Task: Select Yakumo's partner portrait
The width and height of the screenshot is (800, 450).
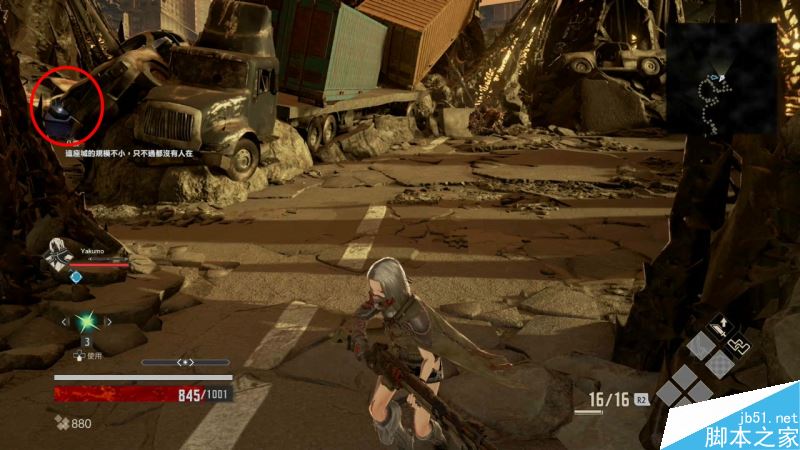Action: coord(57,259)
